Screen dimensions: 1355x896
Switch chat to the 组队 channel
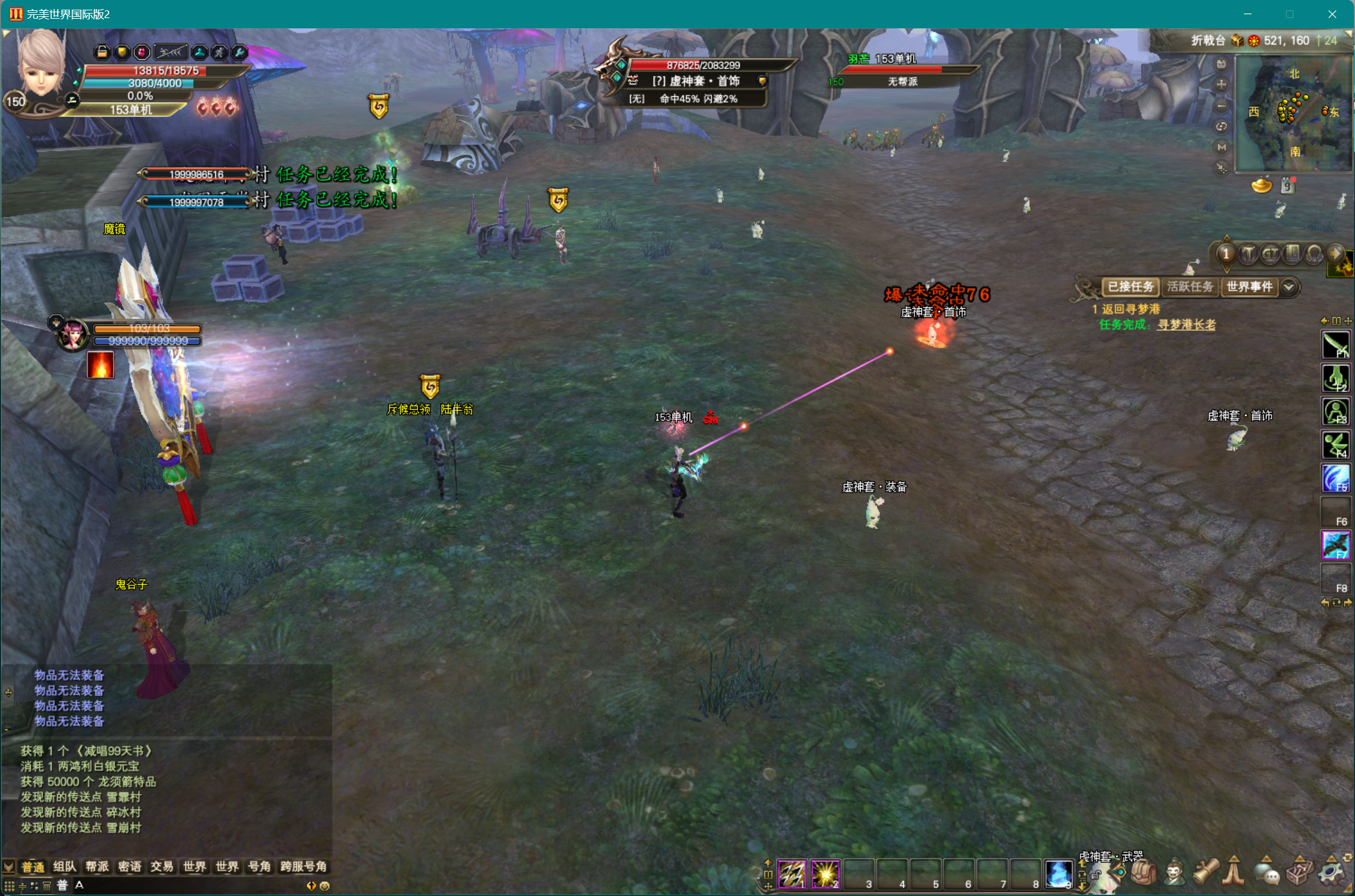click(65, 867)
